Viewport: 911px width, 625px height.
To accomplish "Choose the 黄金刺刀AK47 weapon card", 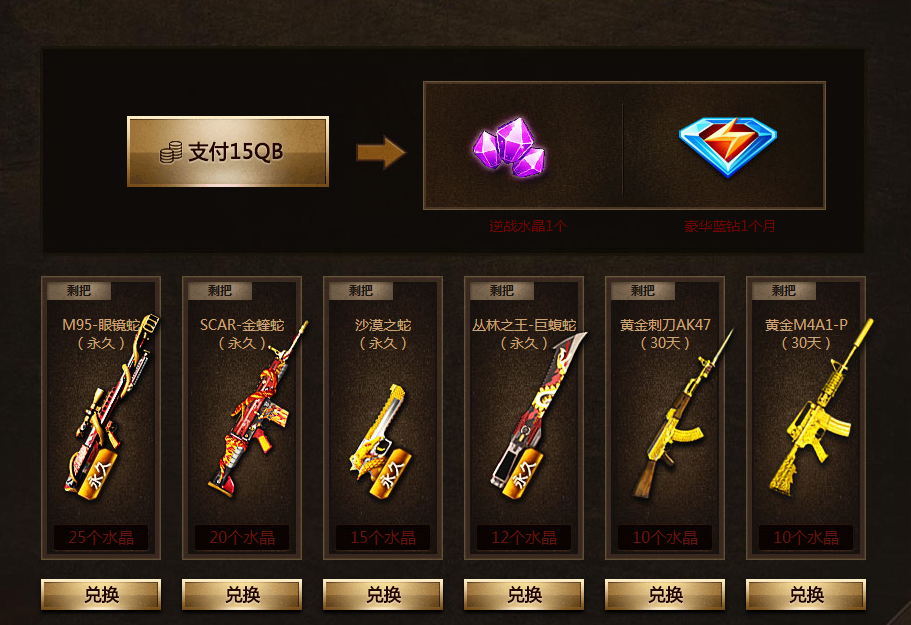I will click(665, 417).
